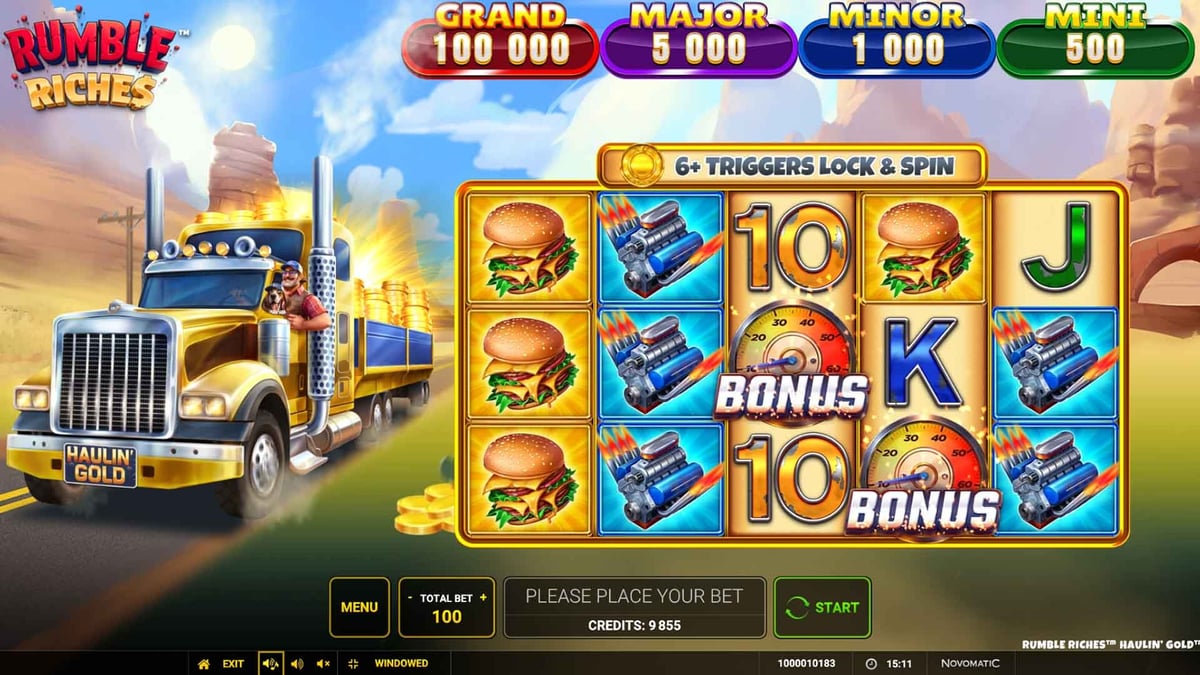This screenshot has height=675, width=1200.
Task: Decrease total bet with the minus sign
Action: click(x=410, y=597)
